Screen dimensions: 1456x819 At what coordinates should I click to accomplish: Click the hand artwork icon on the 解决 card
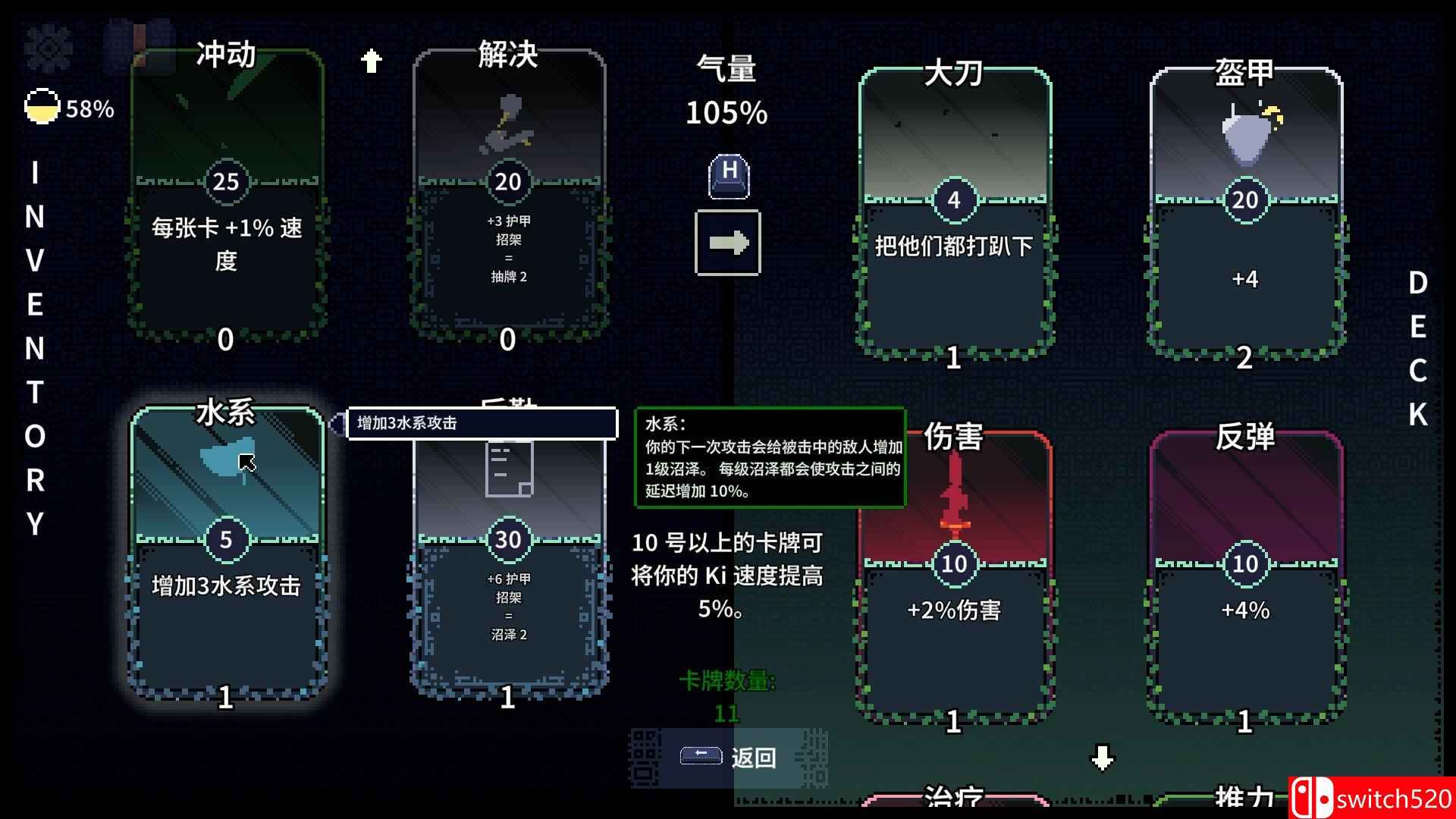pyautogui.click(x=507, y=125)
